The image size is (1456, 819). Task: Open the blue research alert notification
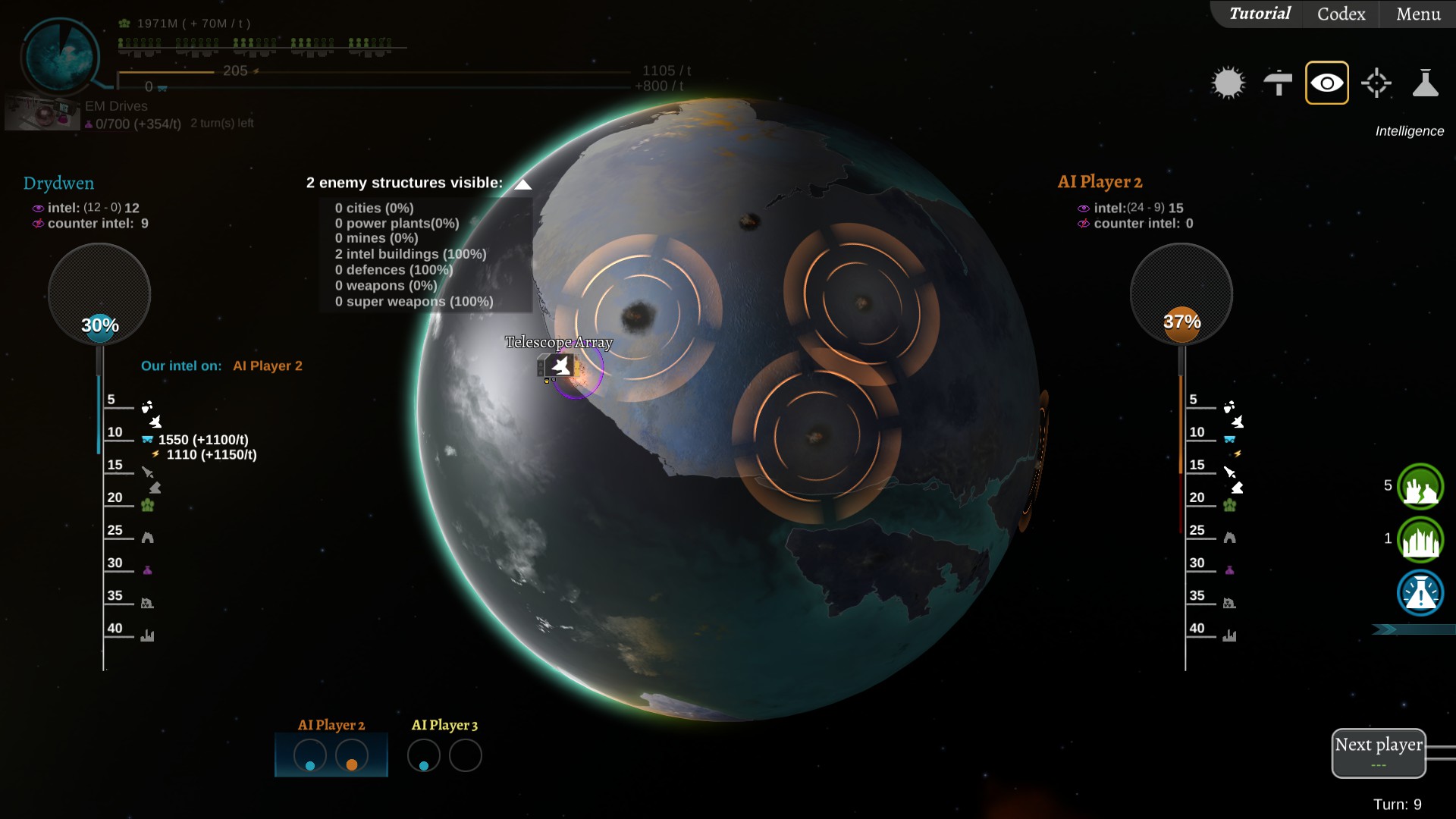[1420, 592]
